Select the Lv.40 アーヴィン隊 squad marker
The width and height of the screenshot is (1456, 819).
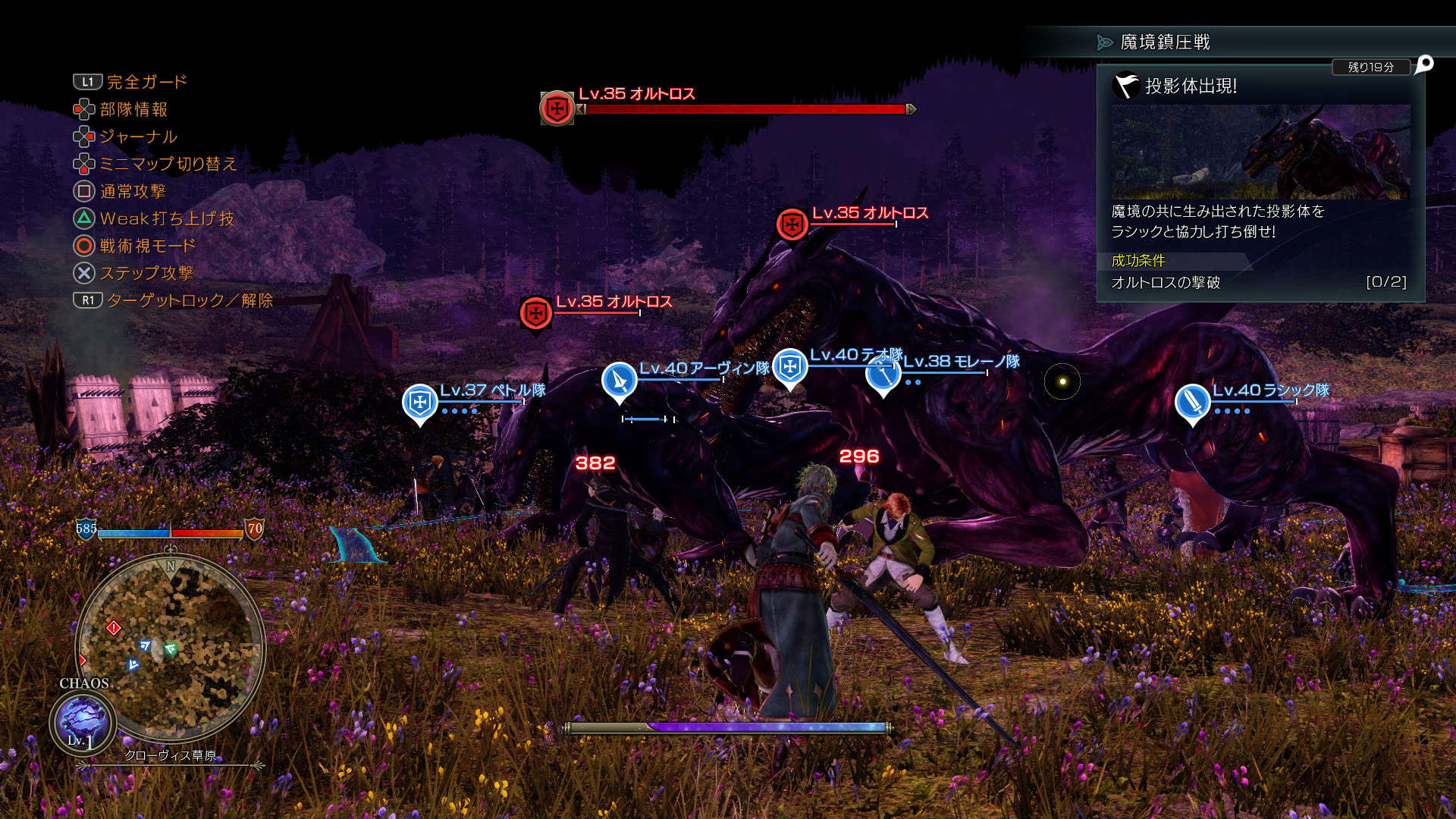(x=619, y=379)
